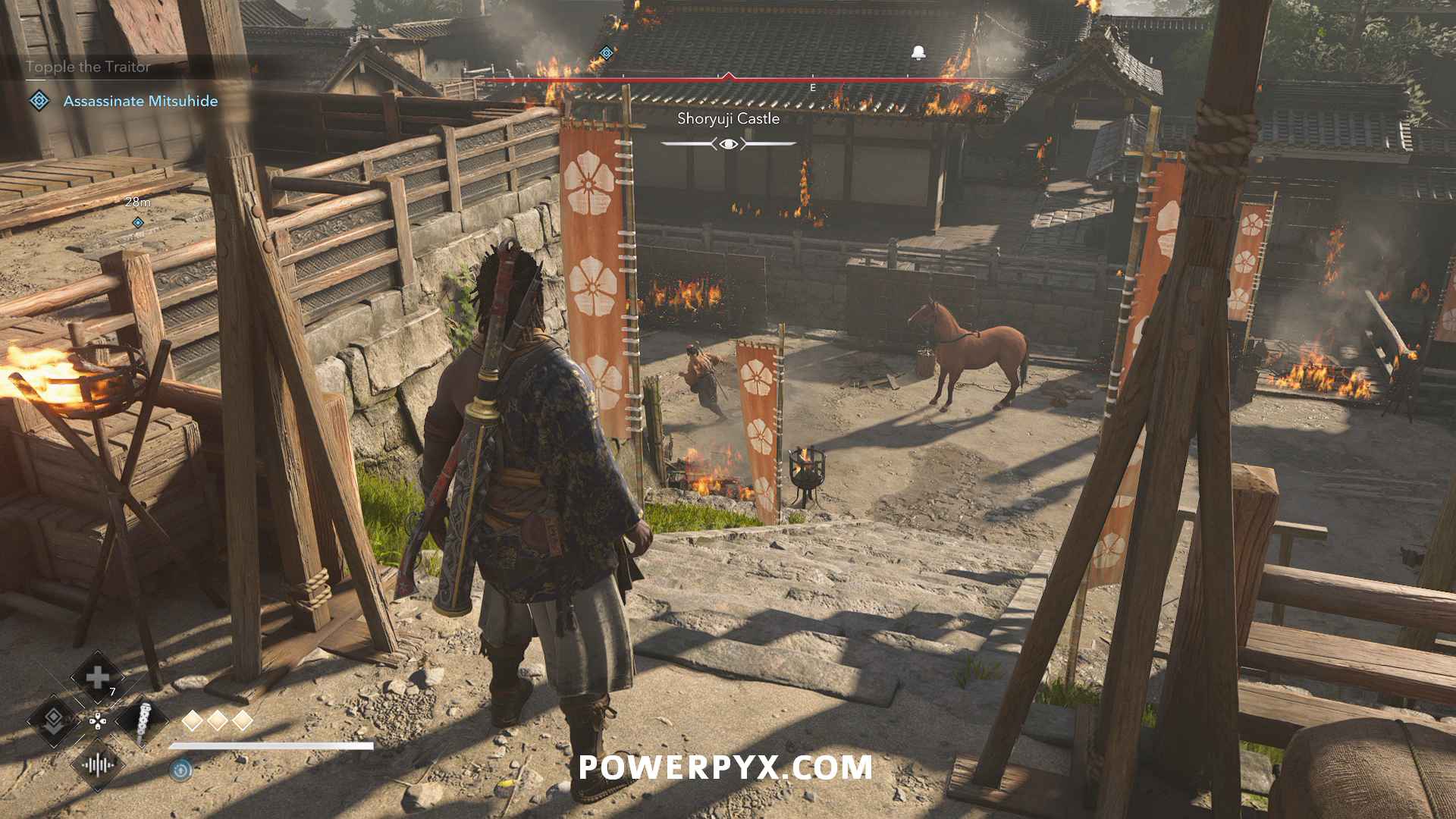The height and width of the screenshot is (819, 1456).
Task: Click the Shoryuji Castle location label
Action: pyautogui.click(x=729, y=118)
